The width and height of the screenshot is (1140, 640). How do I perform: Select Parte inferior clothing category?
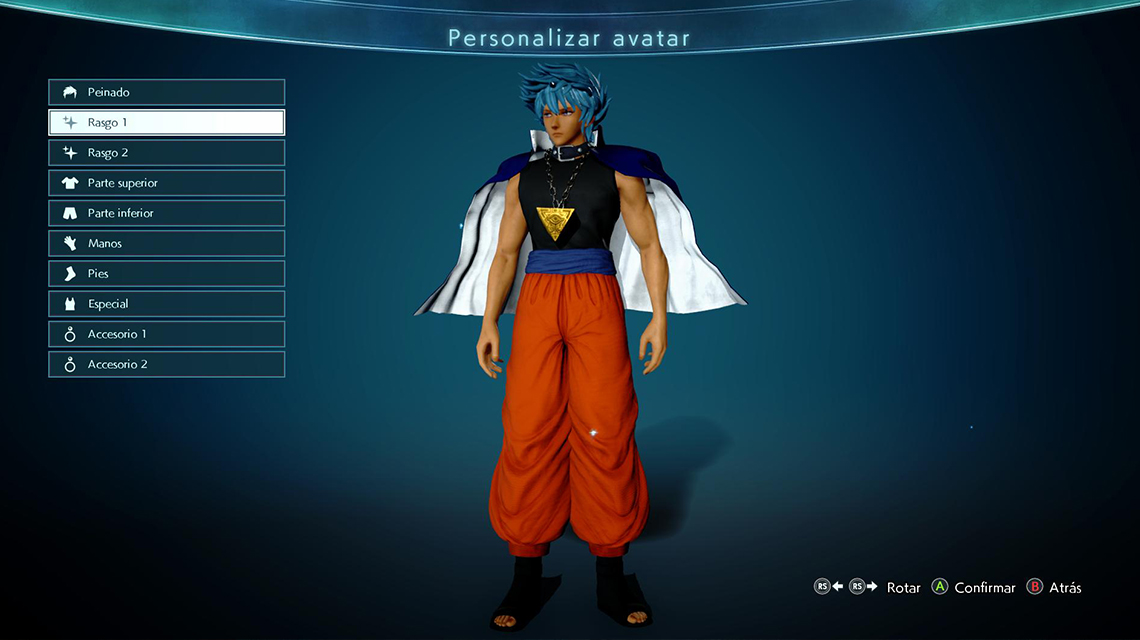[x=166, y=213]
